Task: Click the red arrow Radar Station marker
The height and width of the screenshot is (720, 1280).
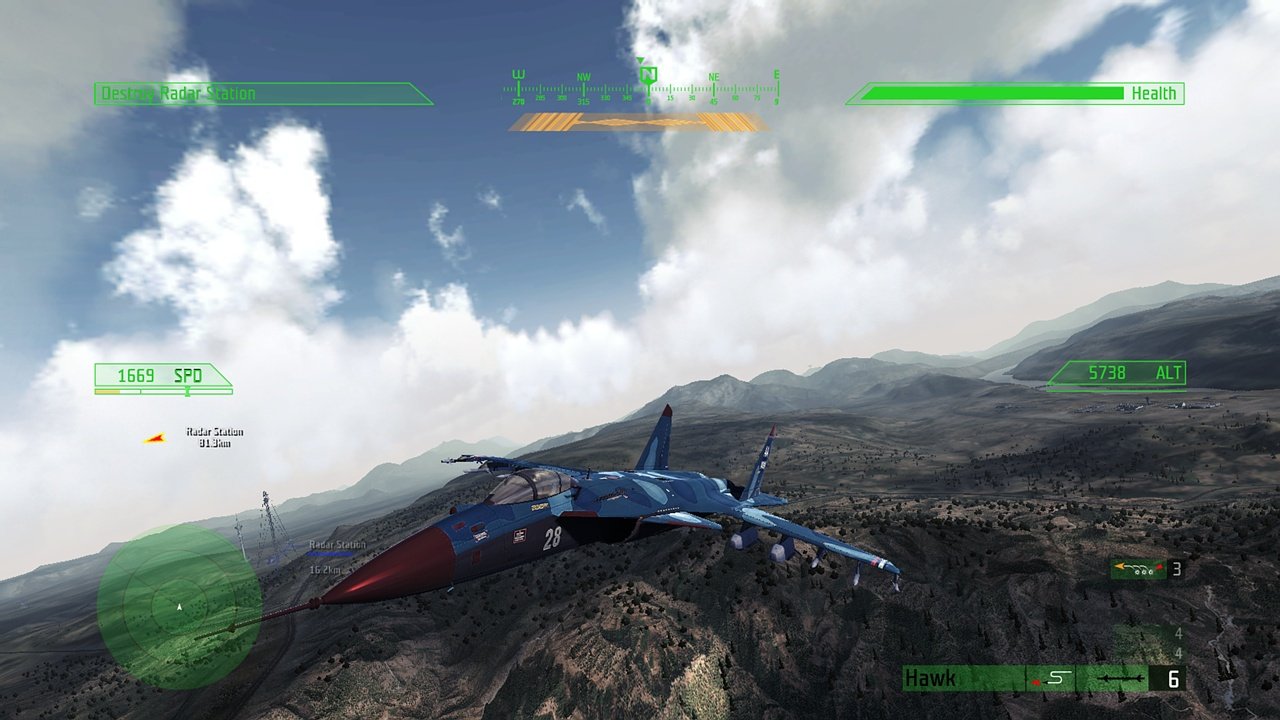Action: [x=152, y=436]
